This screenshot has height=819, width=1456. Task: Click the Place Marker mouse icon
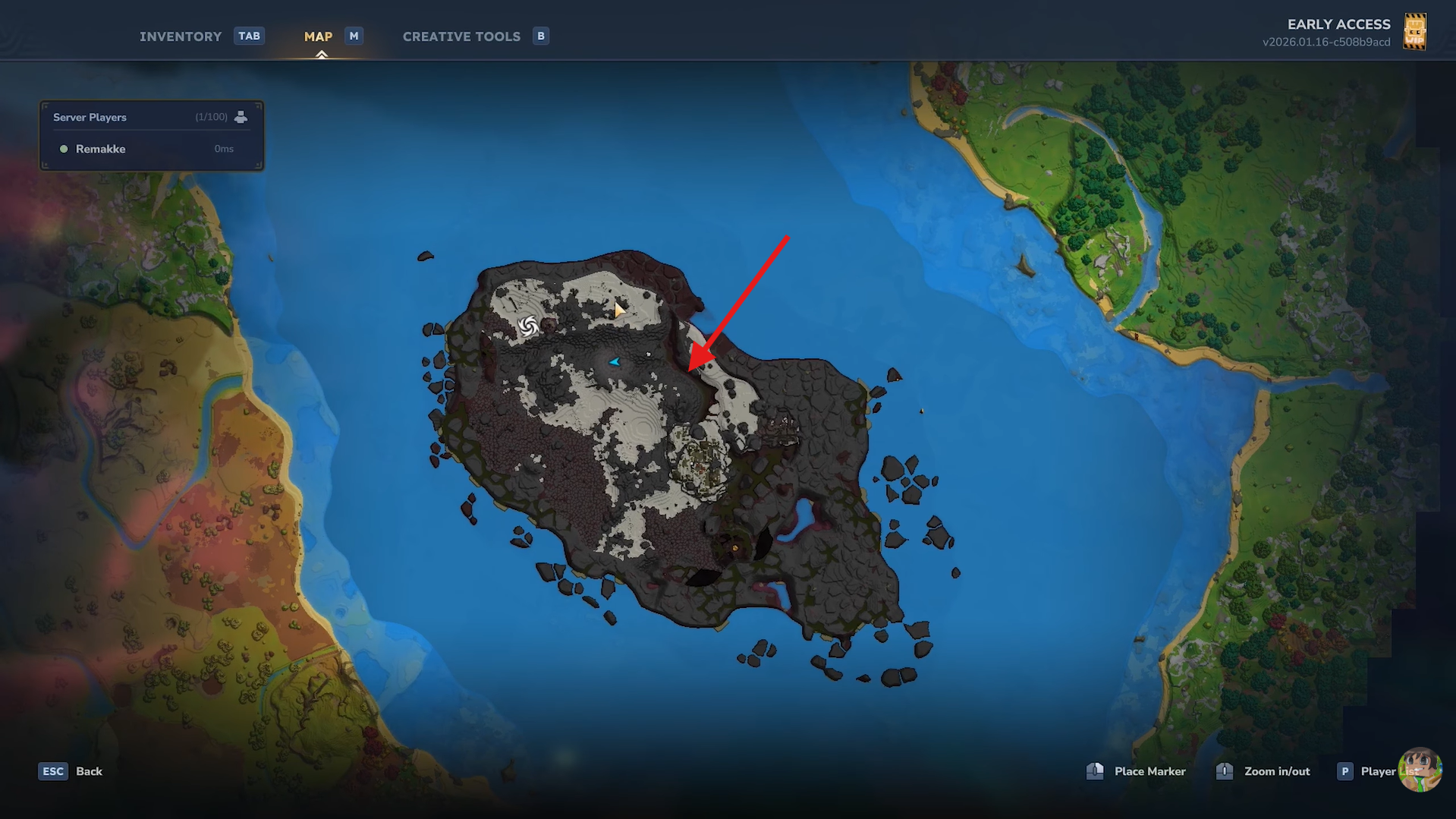[1095, 770]
